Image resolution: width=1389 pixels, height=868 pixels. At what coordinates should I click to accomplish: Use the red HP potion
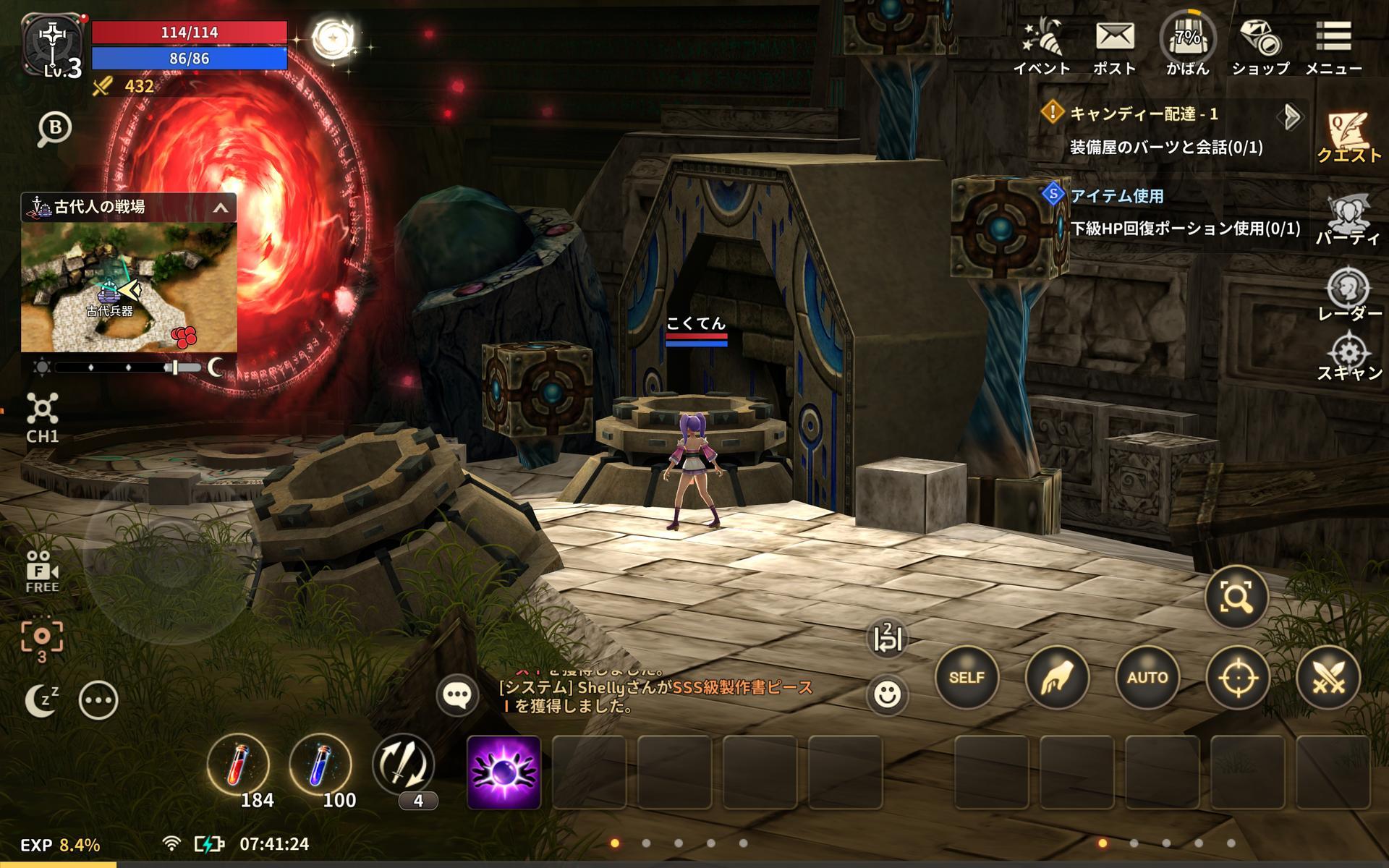237,765
